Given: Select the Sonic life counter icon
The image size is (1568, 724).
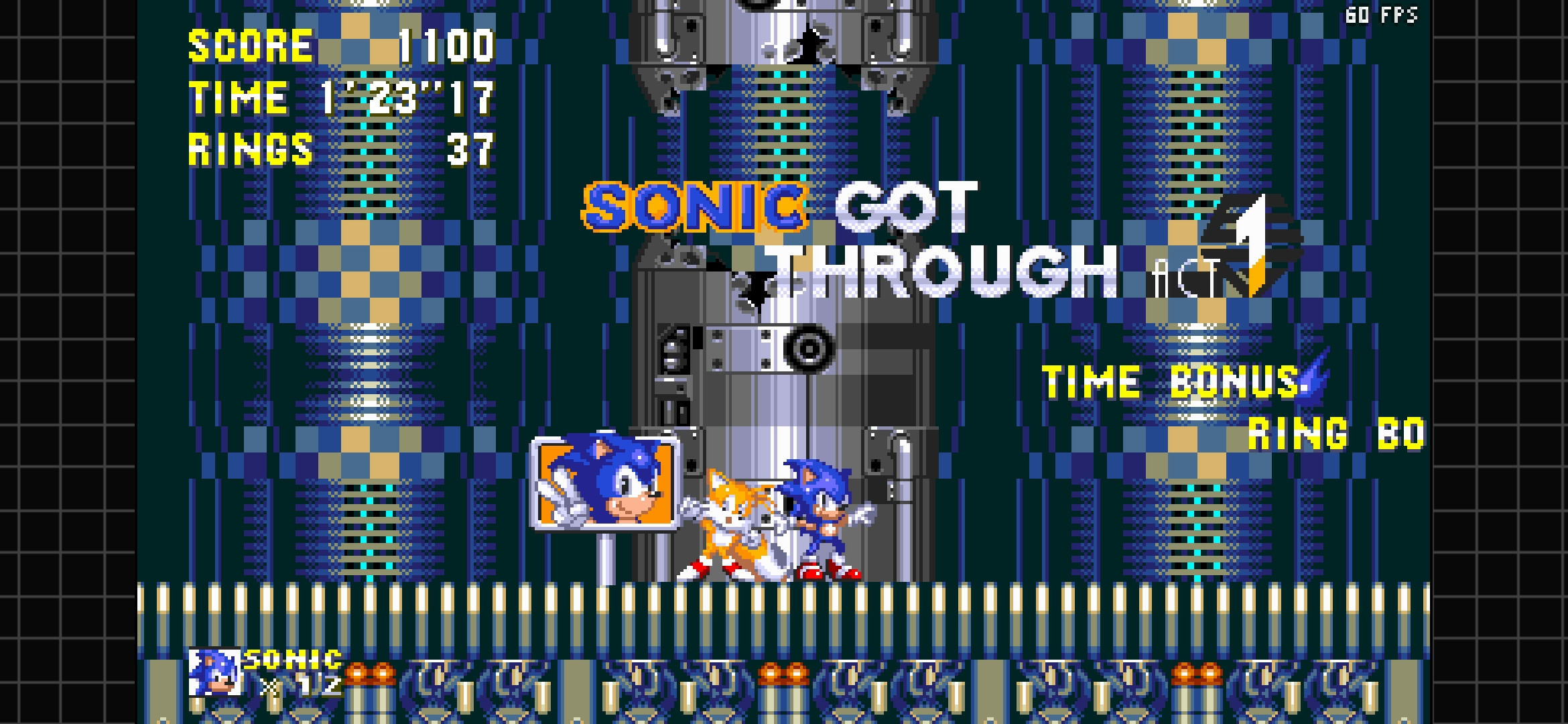Looking at the screenshot, I should (x=213, y=670).
